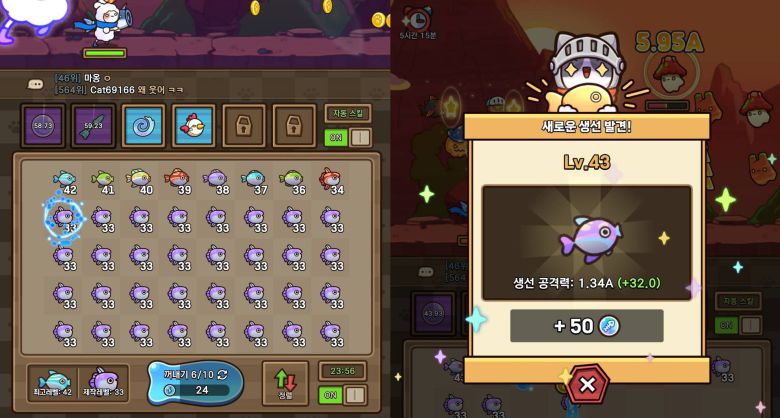Select the level 39 red fish

tap(179, 181)
